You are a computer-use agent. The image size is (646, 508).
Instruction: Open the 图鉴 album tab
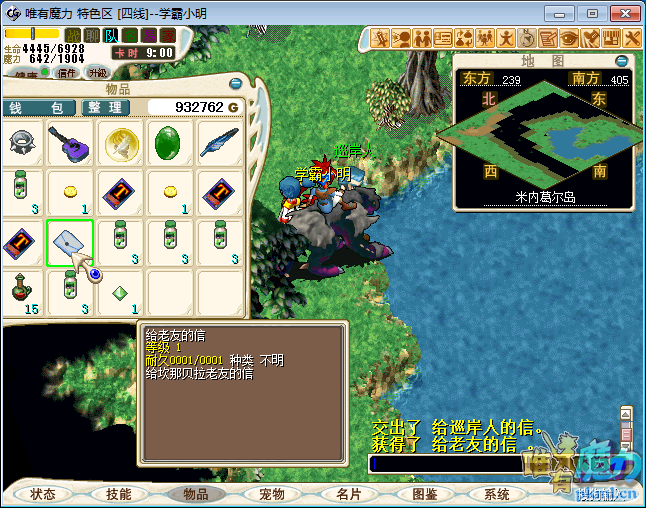[424, 494]
